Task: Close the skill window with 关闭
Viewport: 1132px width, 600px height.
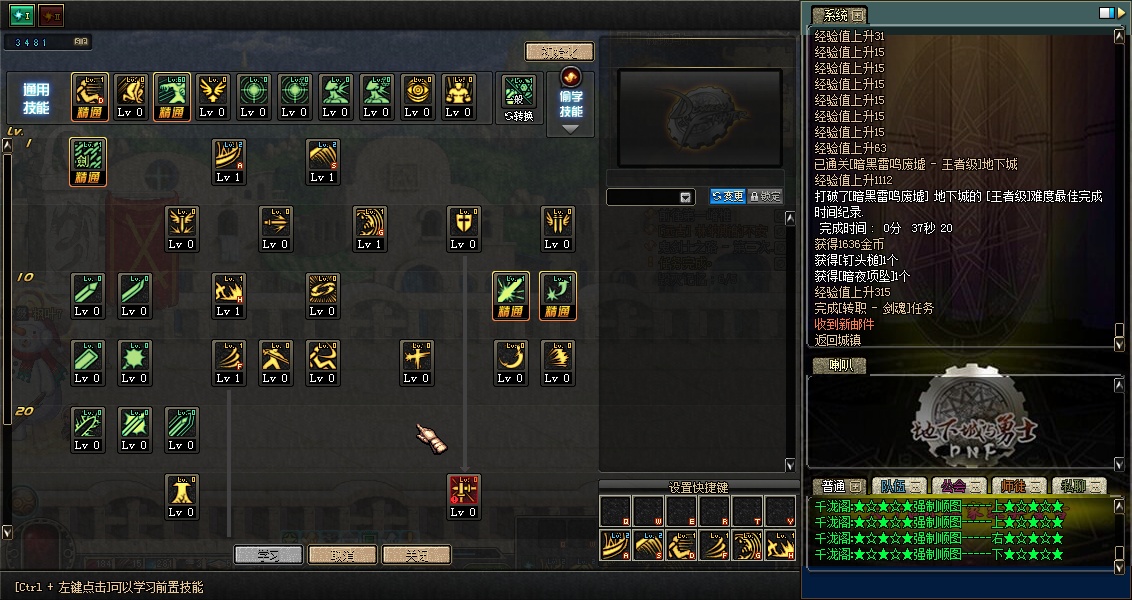Action: coord(417,554)
